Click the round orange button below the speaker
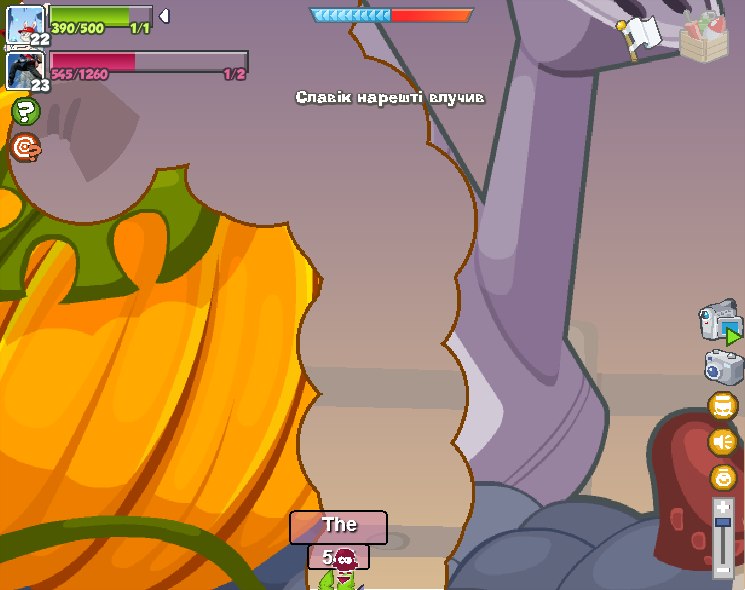 pyautogui.click(x=722, y=477)
